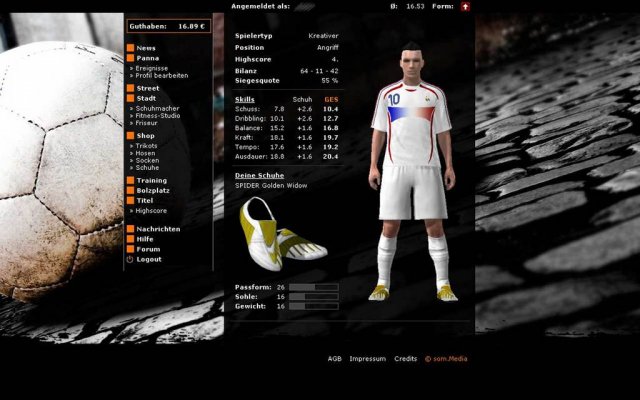
Task: Open the AGB link
Action: click(x=334, y=359)
